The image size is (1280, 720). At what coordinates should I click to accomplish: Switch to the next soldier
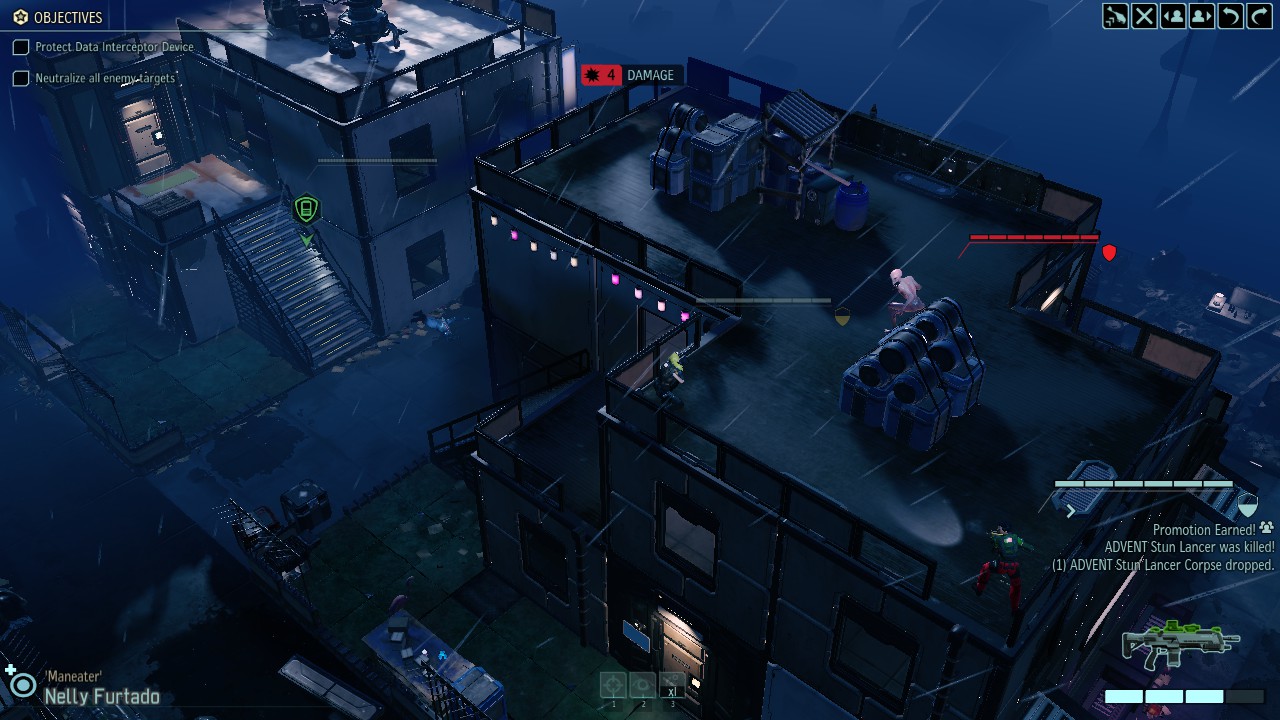tap(1202, 16)
